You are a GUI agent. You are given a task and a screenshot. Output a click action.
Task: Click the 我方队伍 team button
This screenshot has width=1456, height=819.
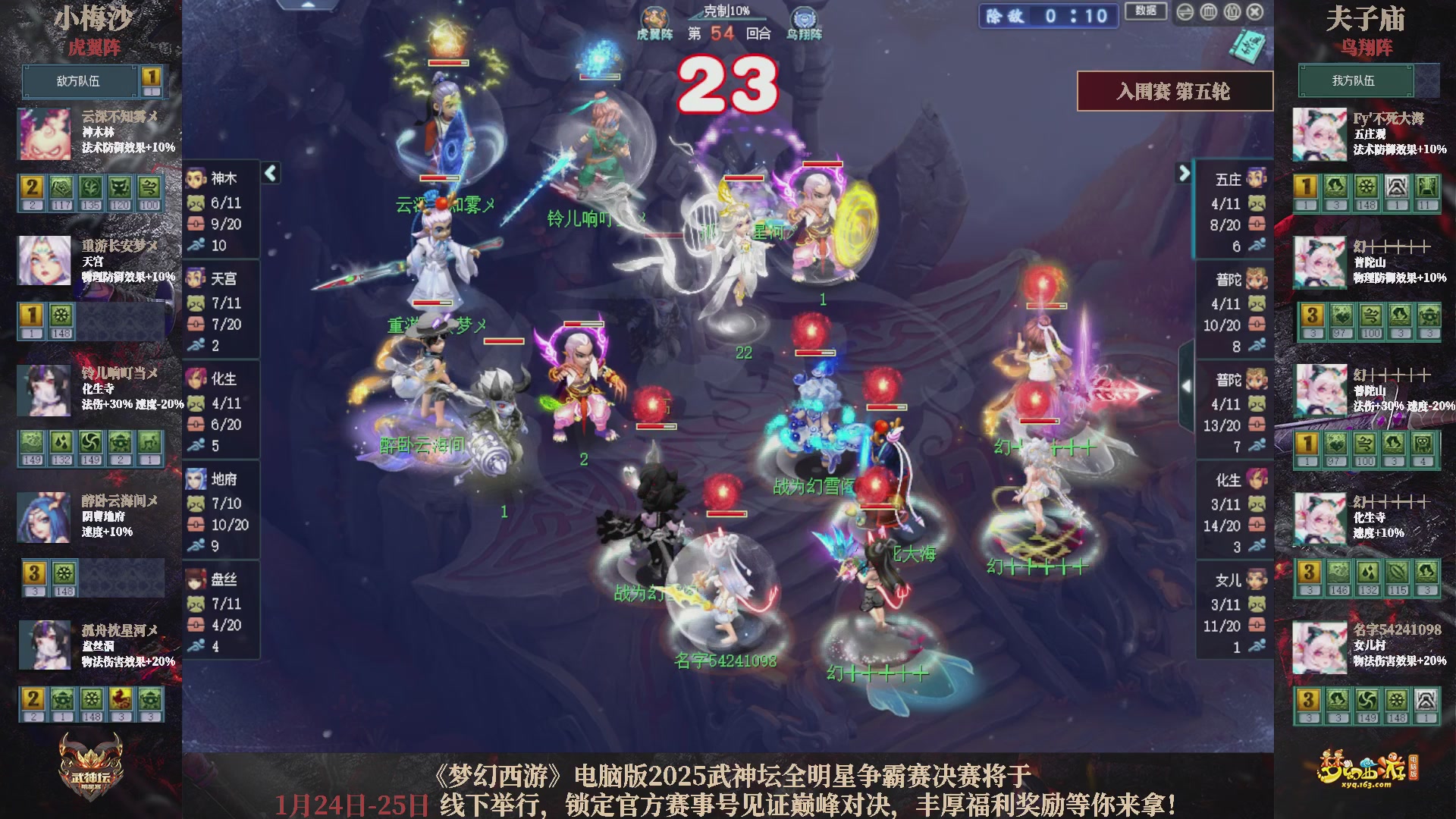(1355, 81)
